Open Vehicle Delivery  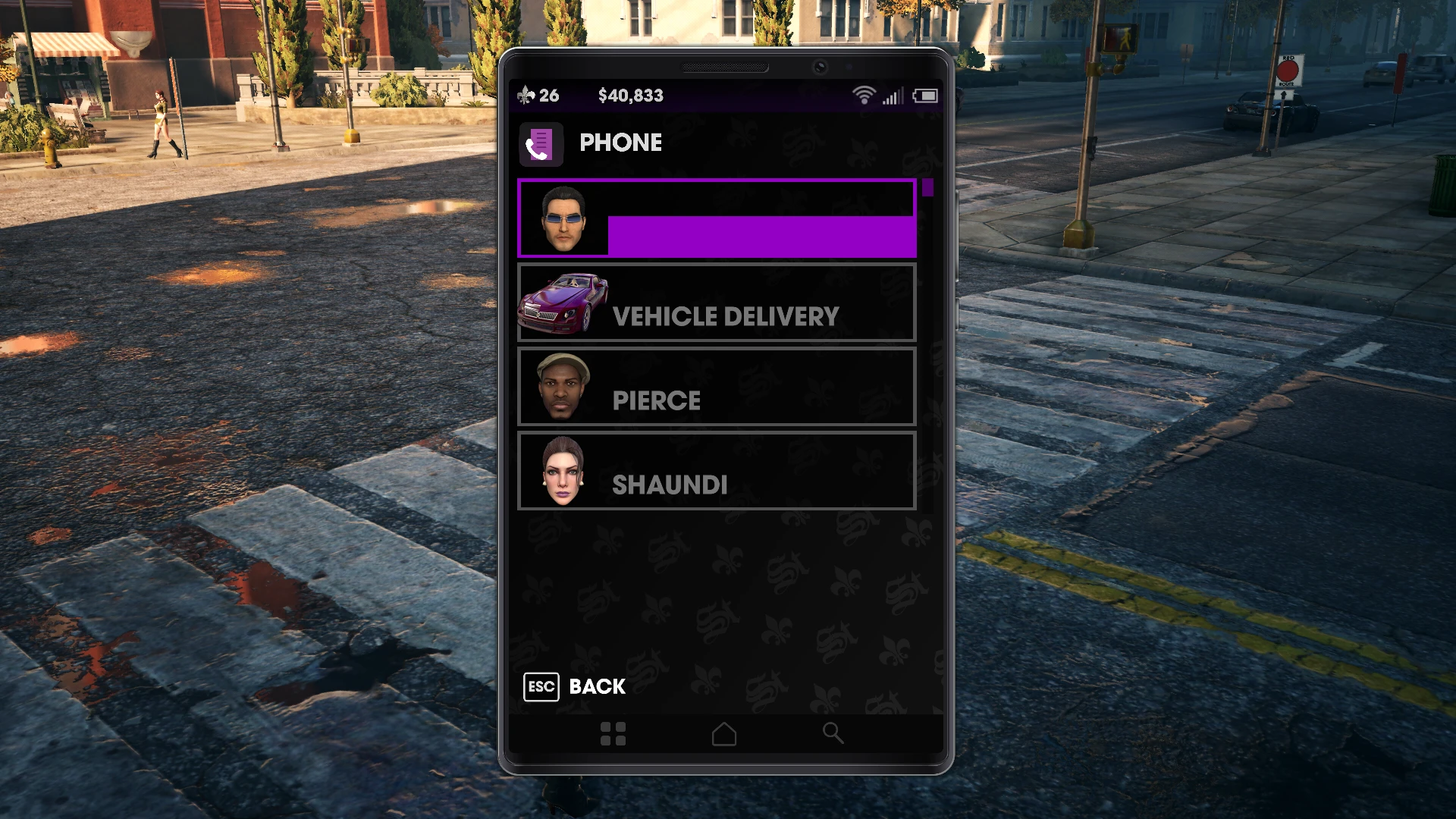coord(716,303)
